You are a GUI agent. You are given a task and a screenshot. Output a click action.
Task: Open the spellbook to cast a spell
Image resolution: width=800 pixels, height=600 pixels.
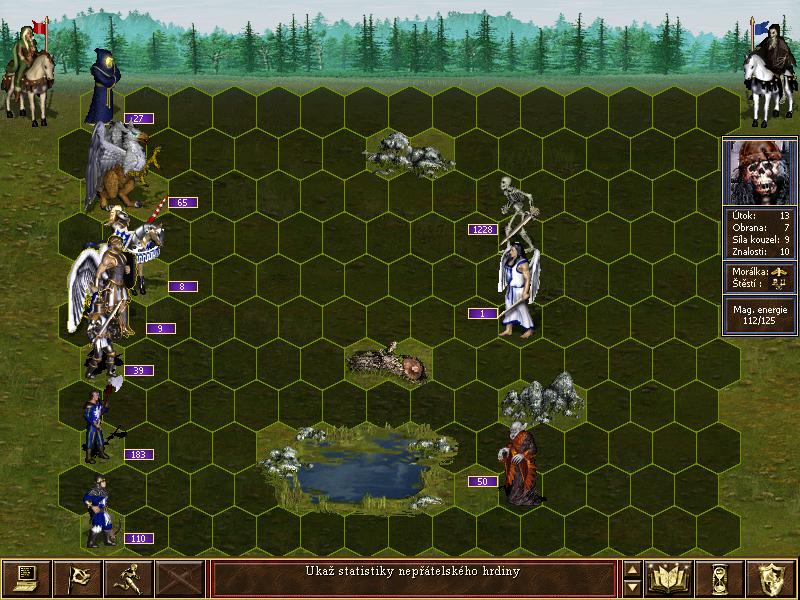click(670, 577)
